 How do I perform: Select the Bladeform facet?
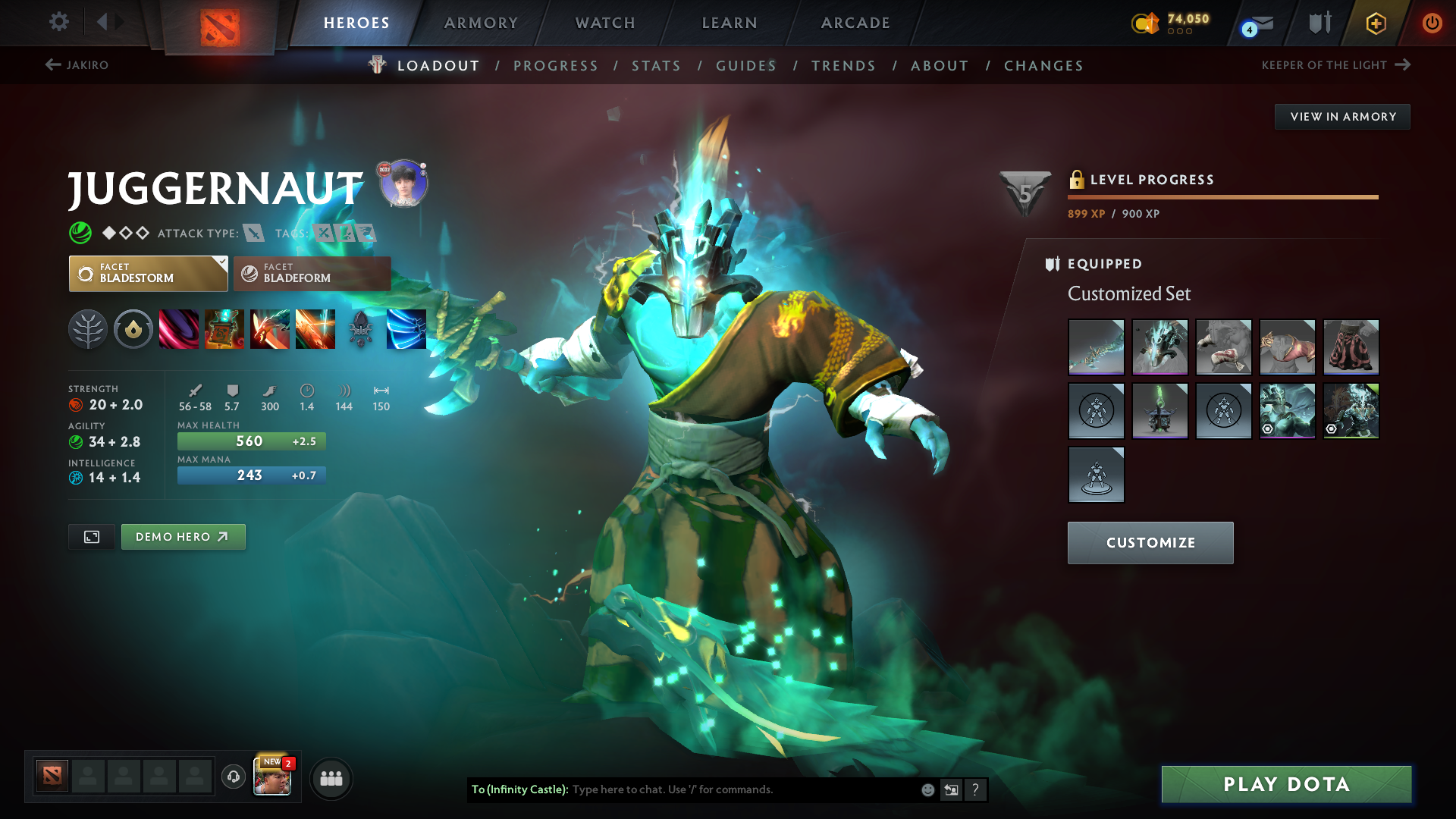(312, 273)
